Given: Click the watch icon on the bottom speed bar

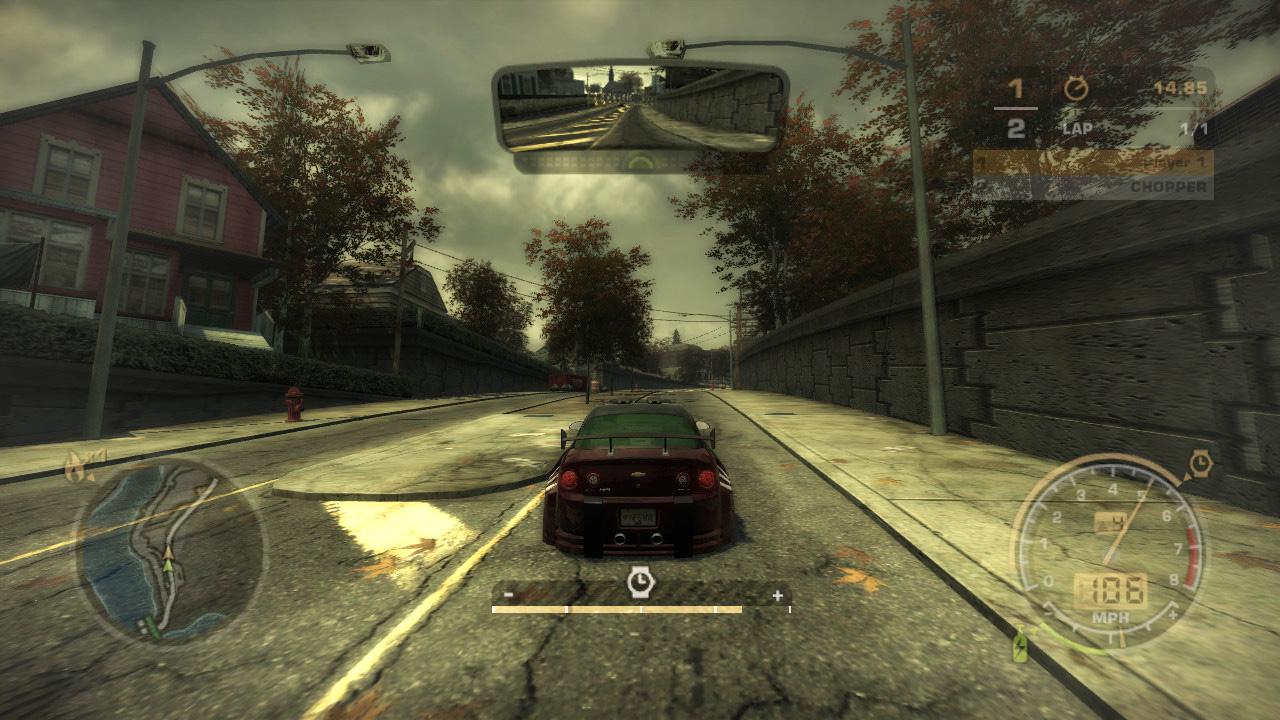Looking at the screenshot, I should (x=639, y=580).
